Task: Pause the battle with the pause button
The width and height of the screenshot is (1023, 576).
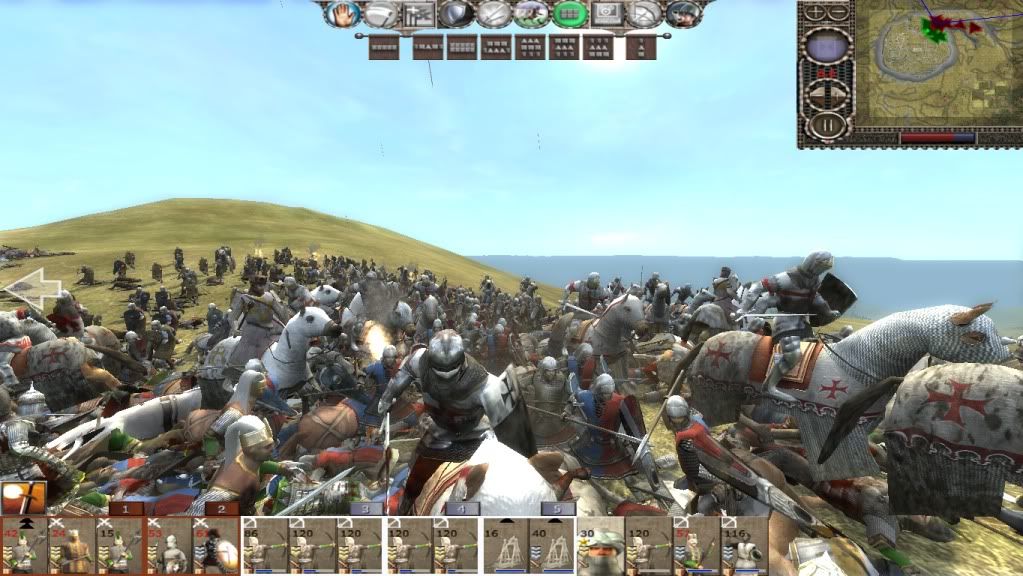Action: pos(827,125)
